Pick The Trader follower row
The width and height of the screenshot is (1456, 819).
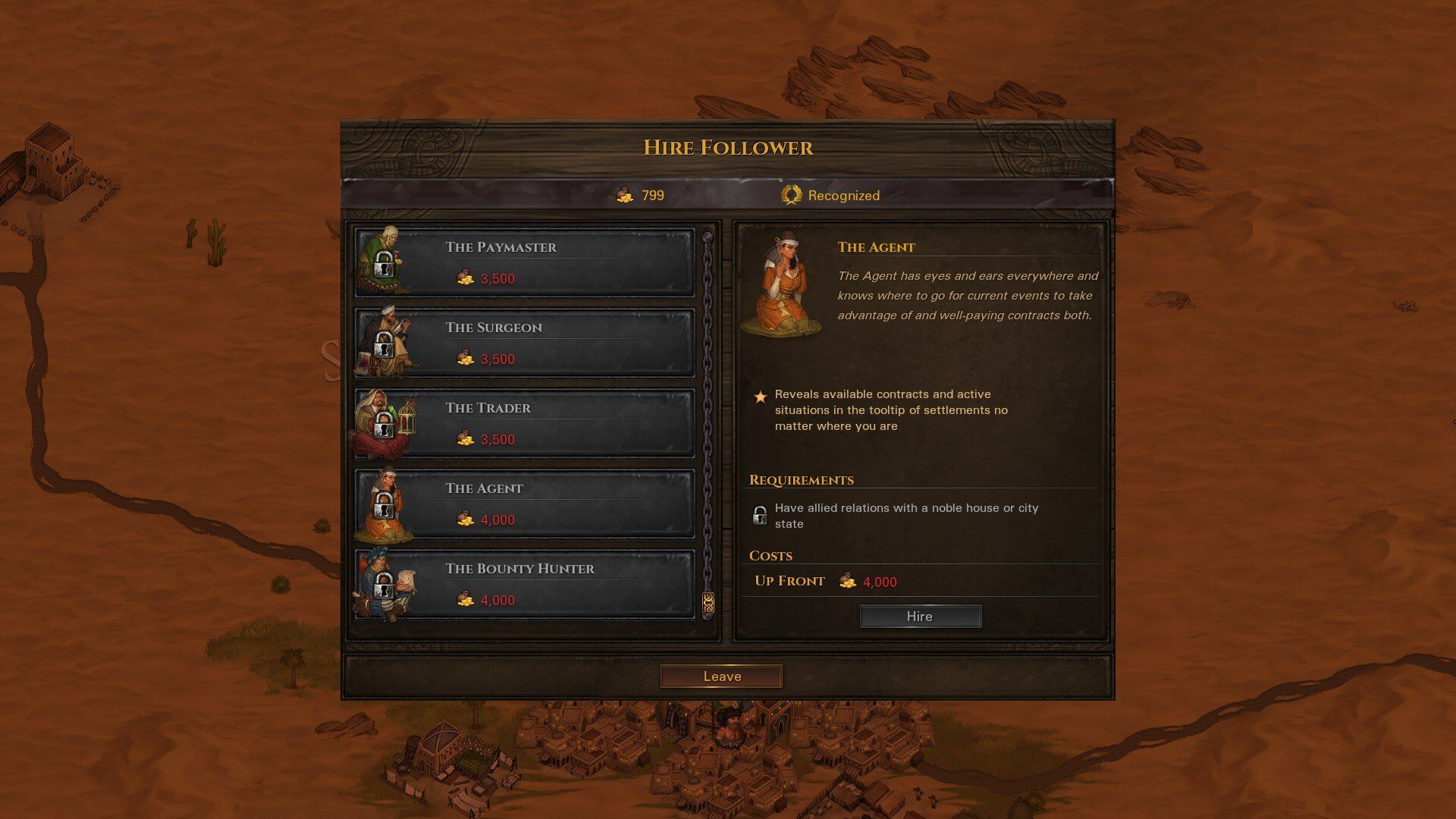tap(525, 423)
